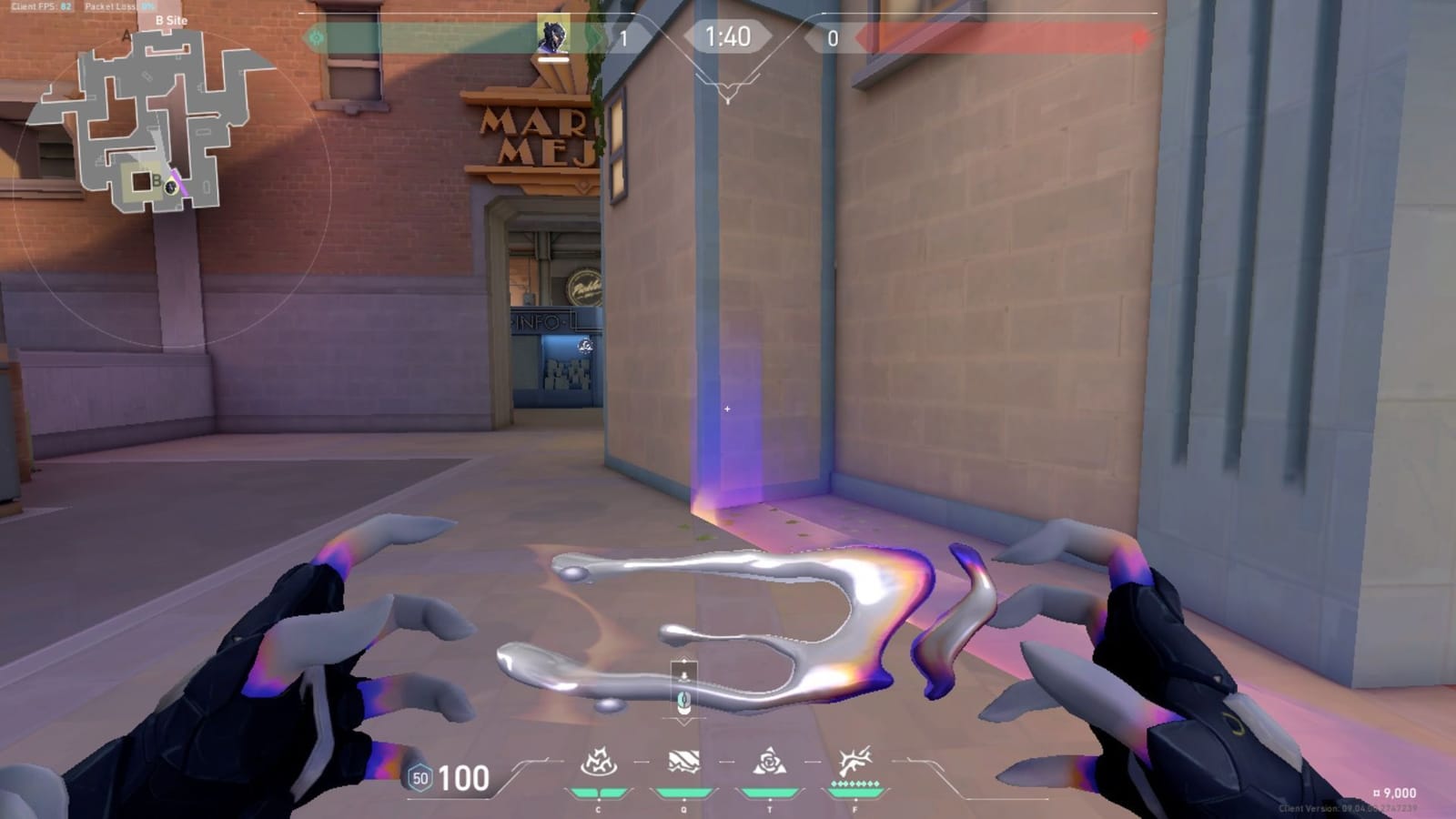
Task: Click the teal diamond beside the ally score
Action: [x=316, y=36]
